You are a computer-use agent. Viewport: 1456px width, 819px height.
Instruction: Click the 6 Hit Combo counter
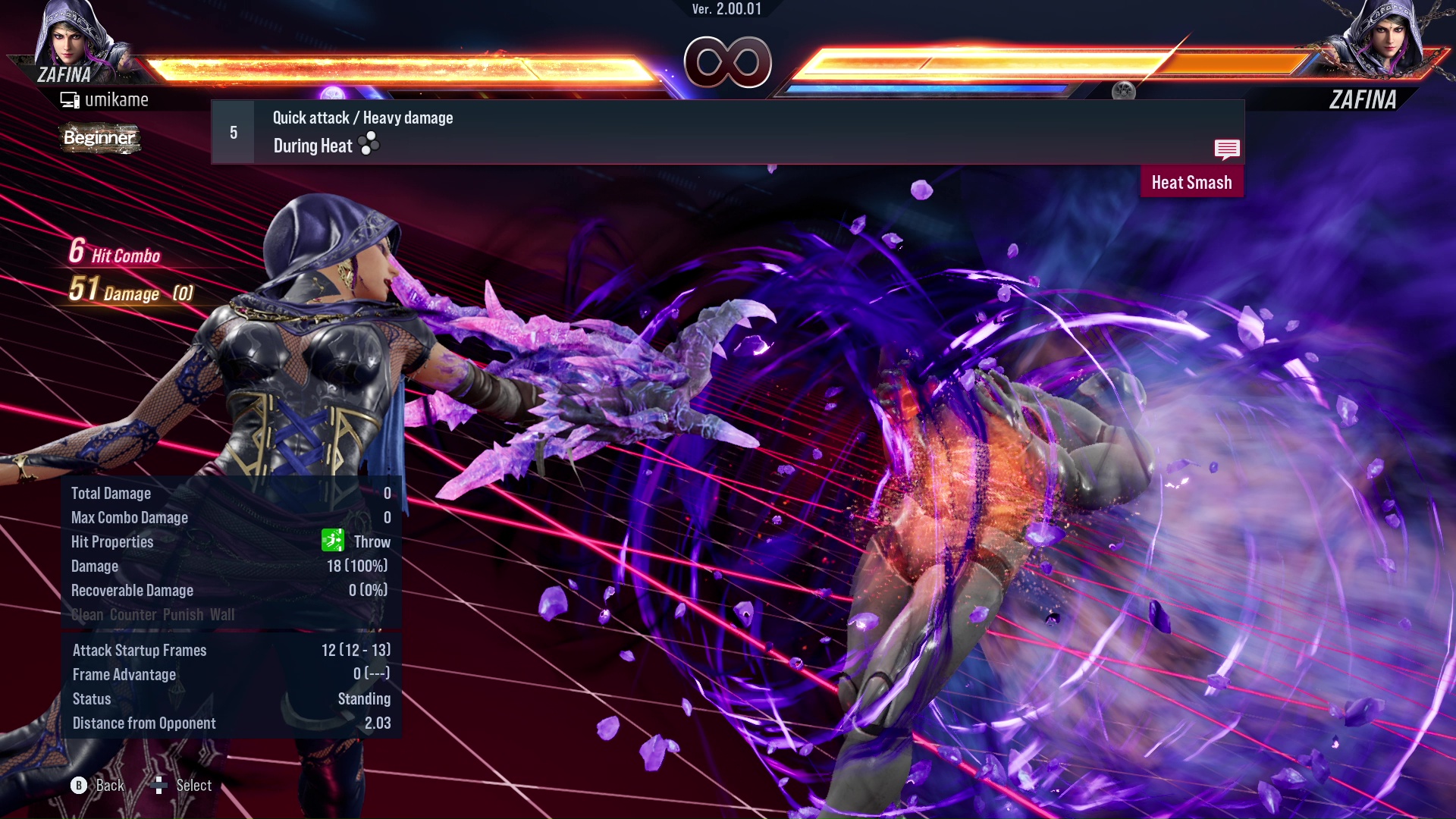(114, 255)
